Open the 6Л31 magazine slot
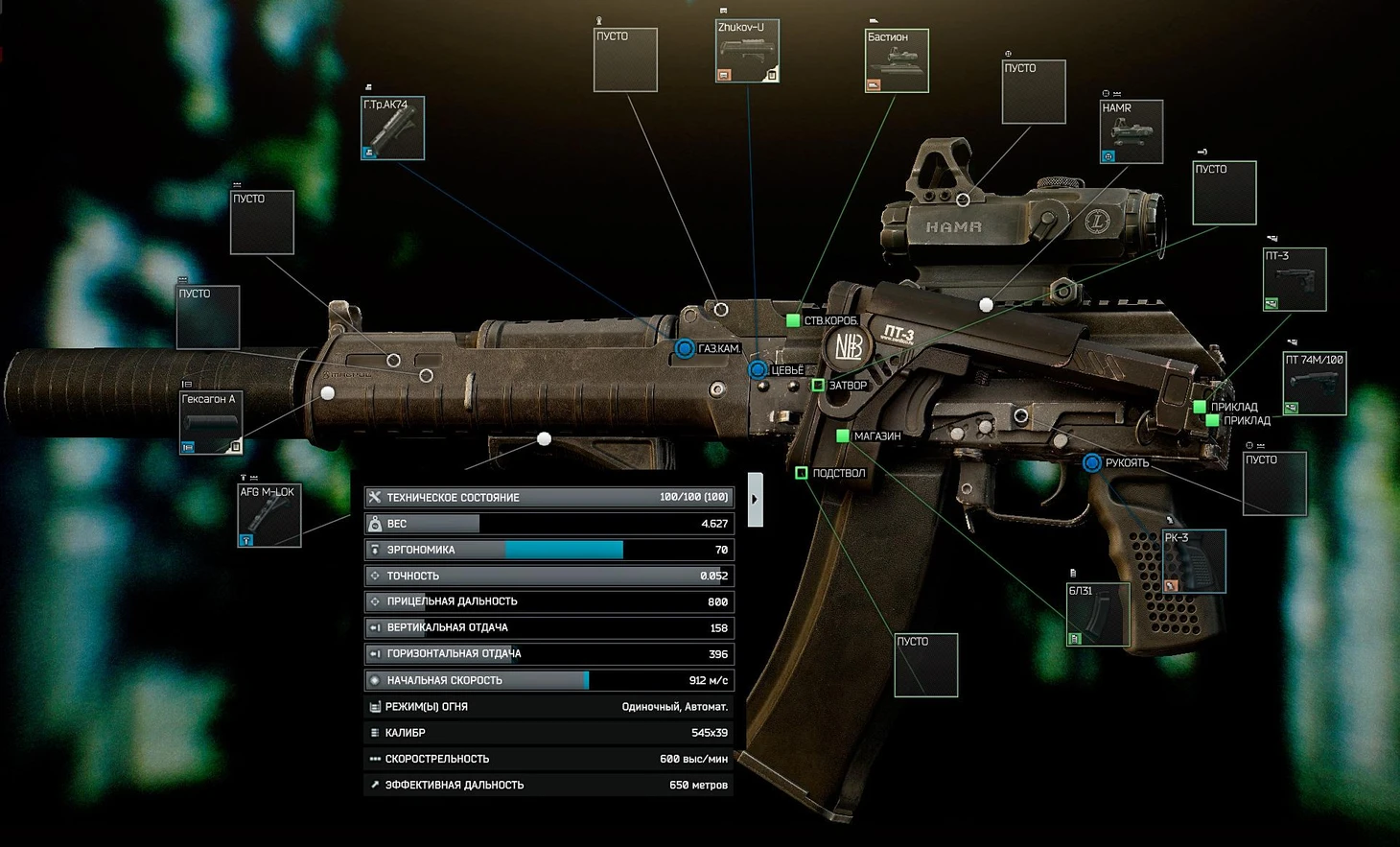Viewport: 1400px width, 847px height. click(x=1098, y=614)
